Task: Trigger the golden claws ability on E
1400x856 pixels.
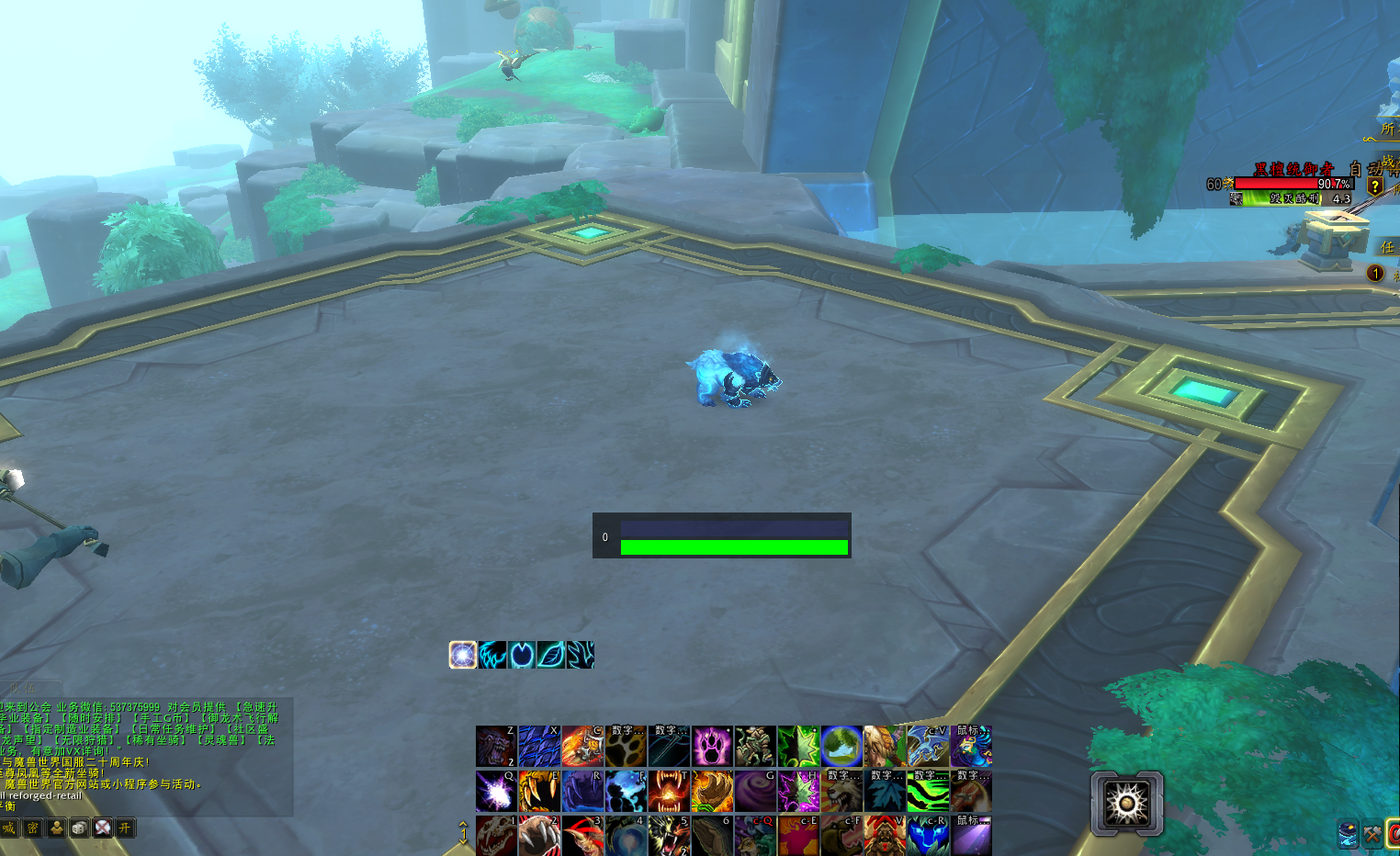Action: pyautogui.click(x=539, y=791)
